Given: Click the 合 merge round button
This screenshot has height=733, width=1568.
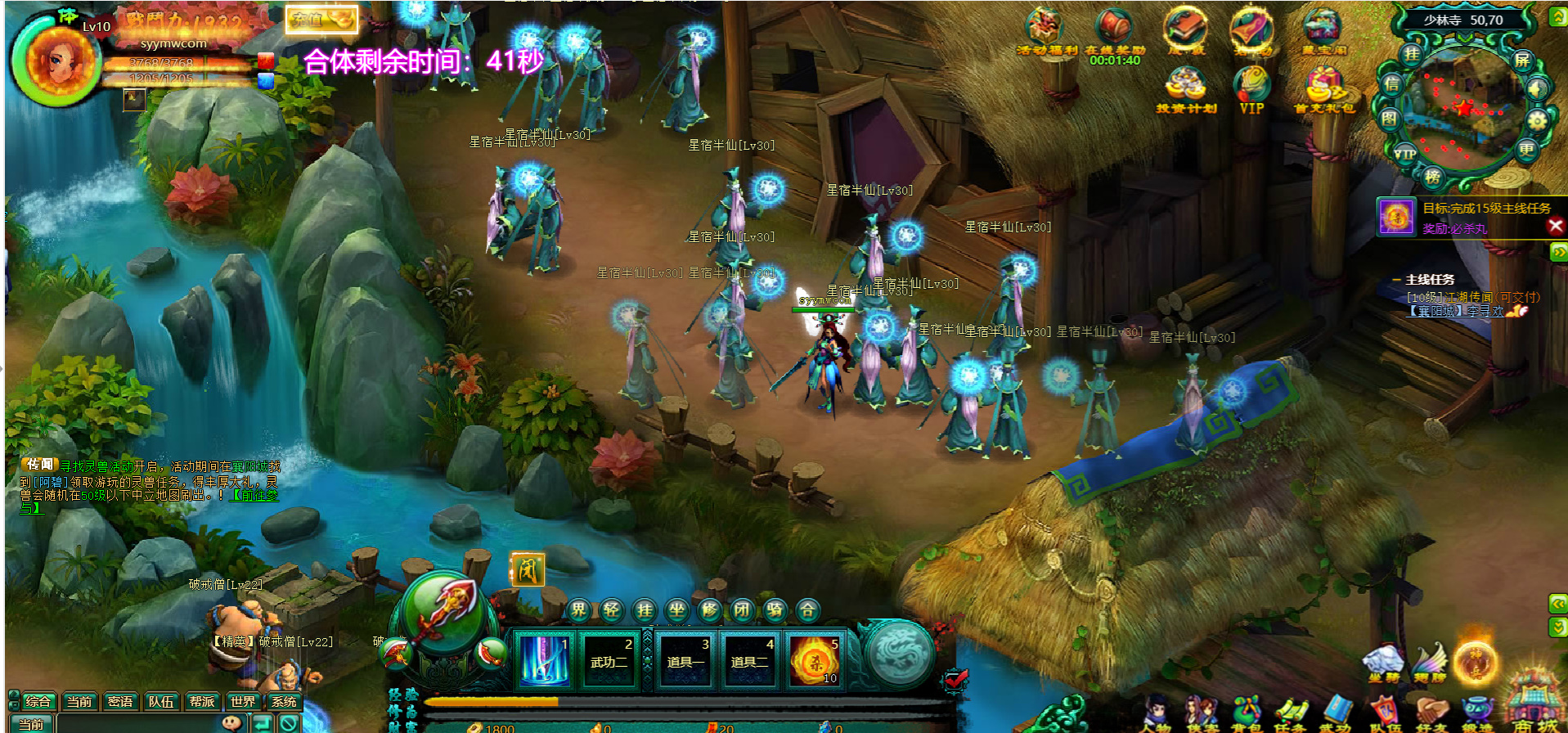Looking at the screenshot, I should (807, 610).
